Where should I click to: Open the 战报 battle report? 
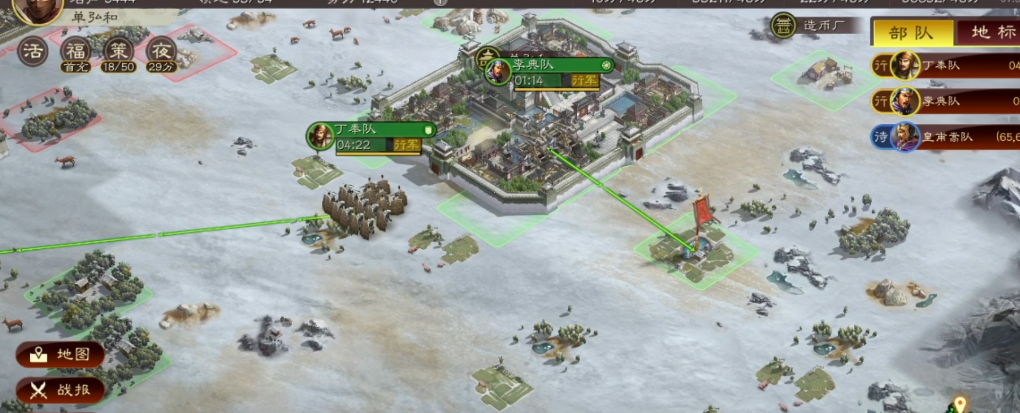coord(61,390)
